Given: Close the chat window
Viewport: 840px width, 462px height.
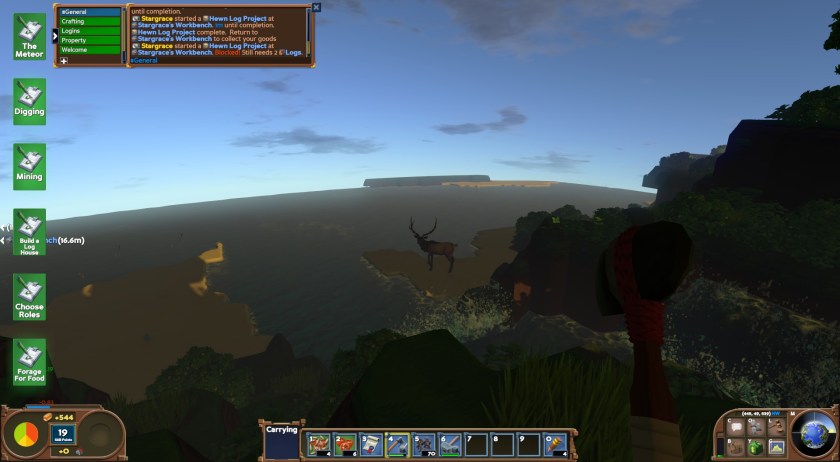Looking at the screenshot, I should (317, 7).
